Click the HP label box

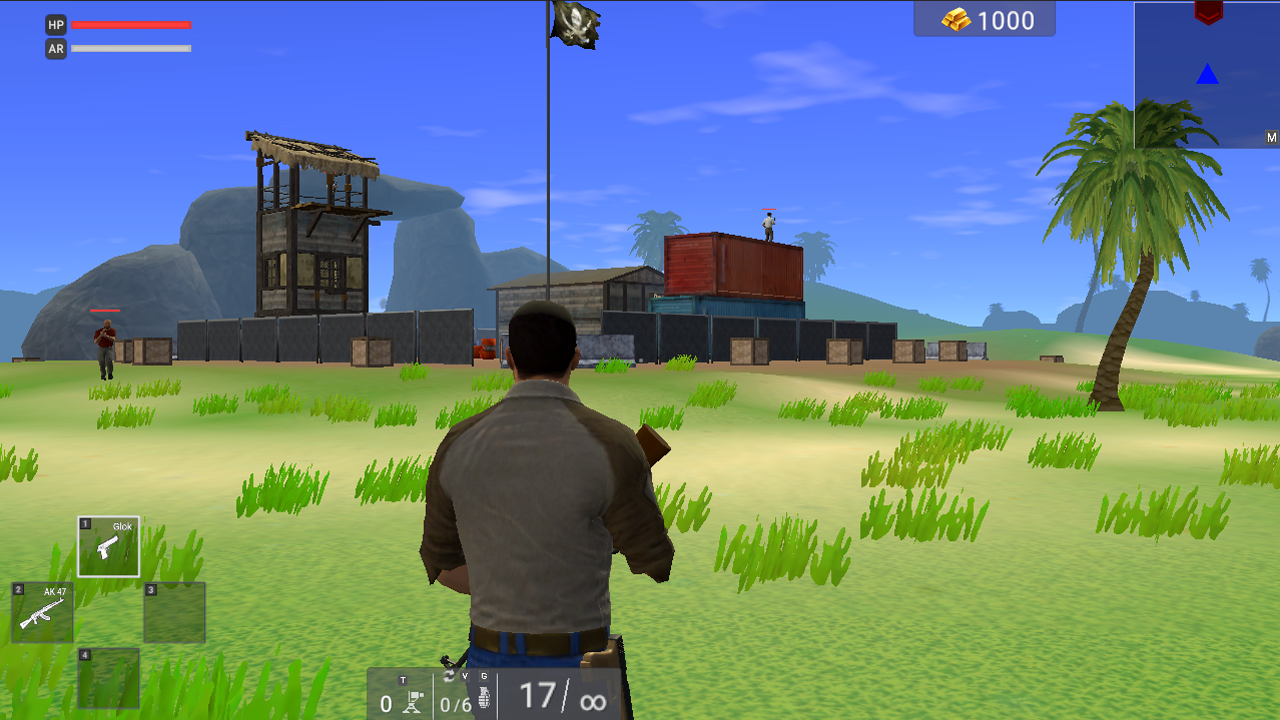coord(56,26)
